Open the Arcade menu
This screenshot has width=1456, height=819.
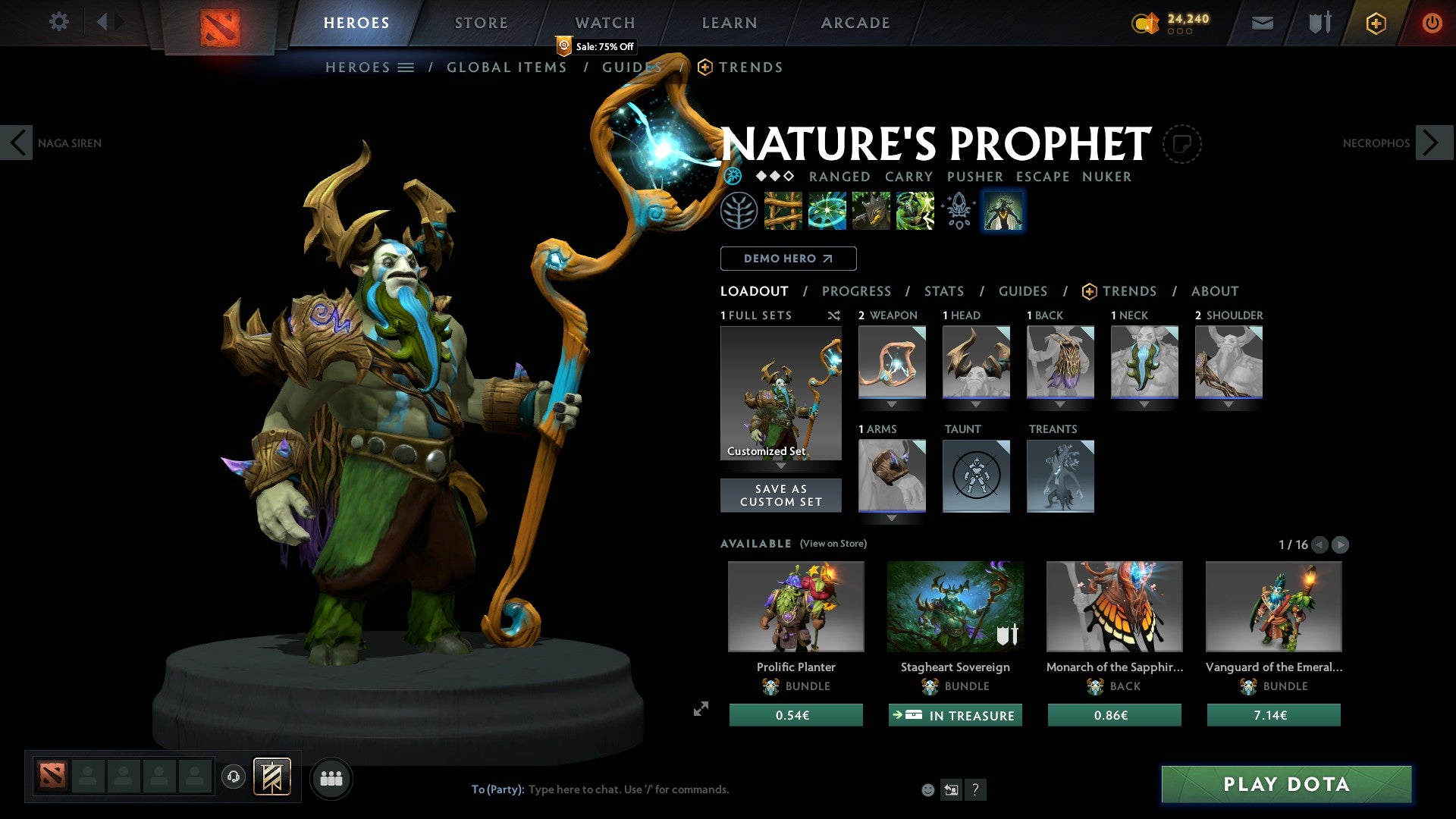(855, 22)
